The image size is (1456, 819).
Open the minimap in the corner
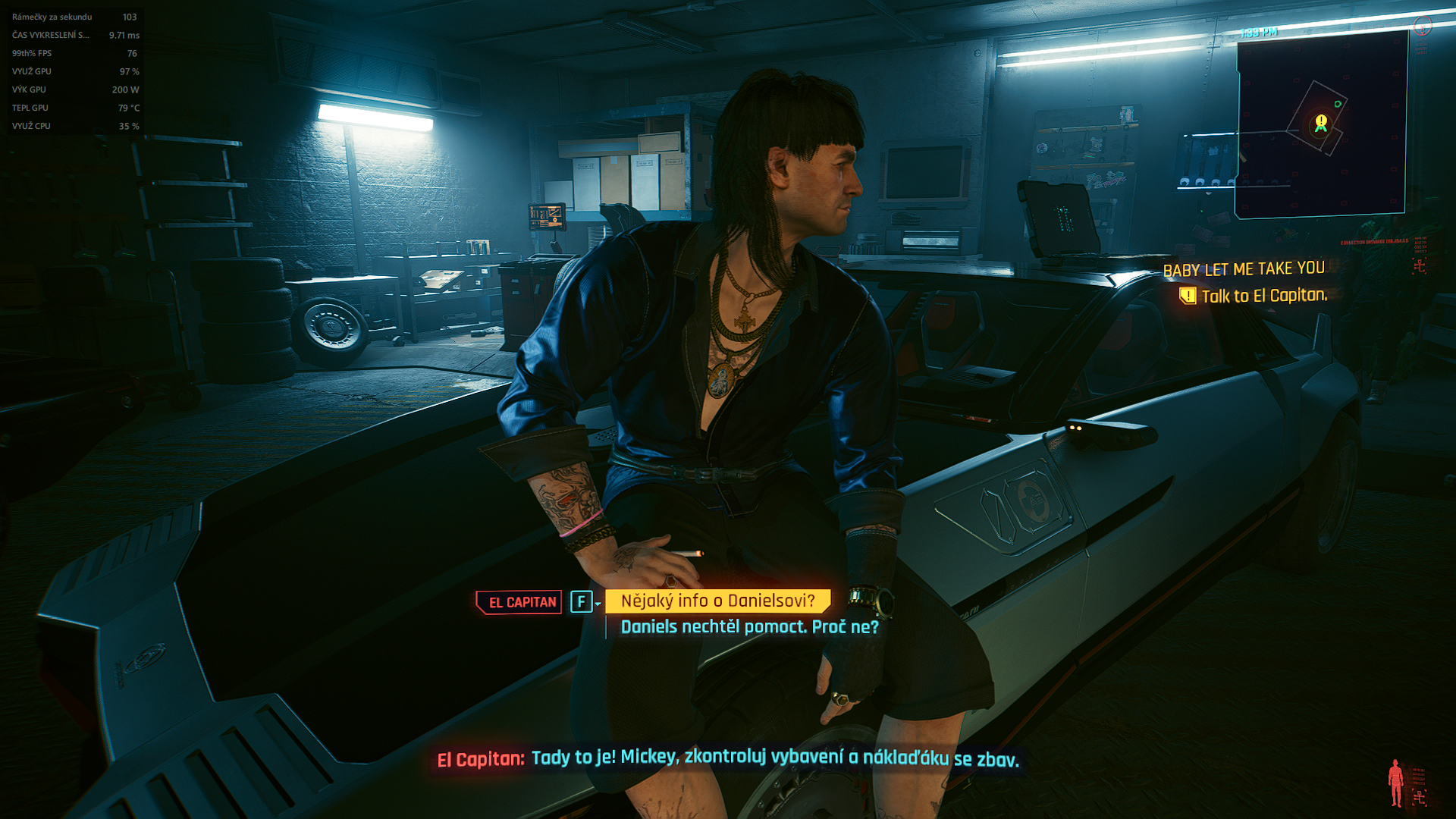coord(1321,125)
